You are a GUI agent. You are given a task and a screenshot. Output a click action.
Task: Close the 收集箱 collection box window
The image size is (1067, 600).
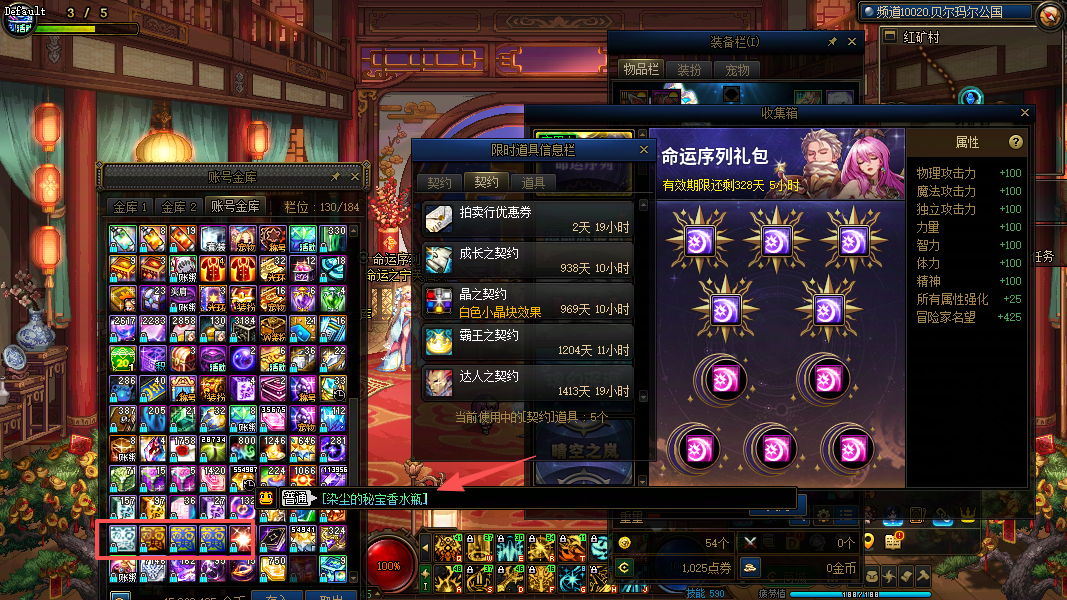pyautogui.click(x=1025, y=113)
